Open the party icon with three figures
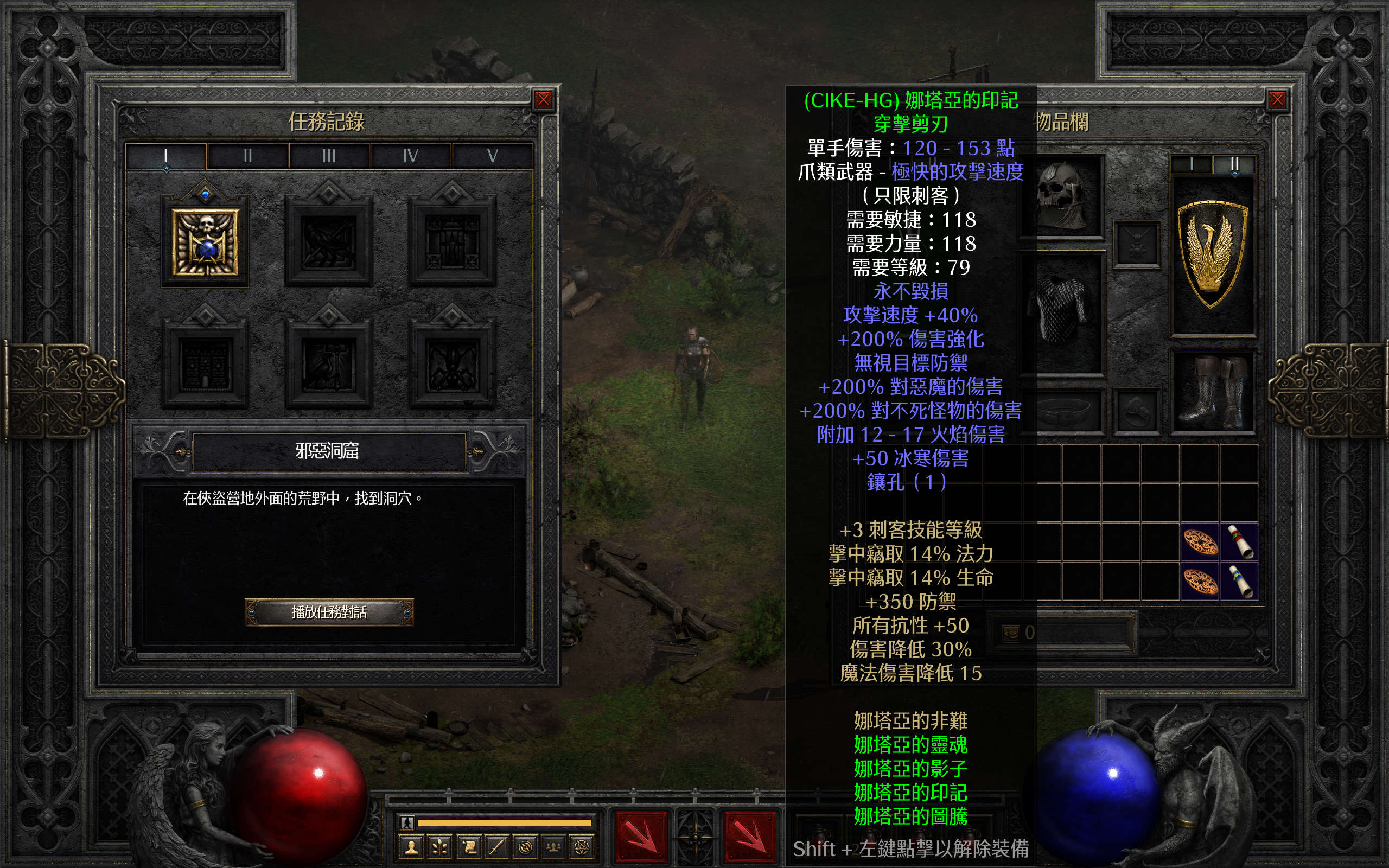 pyautogui.click(x=553, y=847)
